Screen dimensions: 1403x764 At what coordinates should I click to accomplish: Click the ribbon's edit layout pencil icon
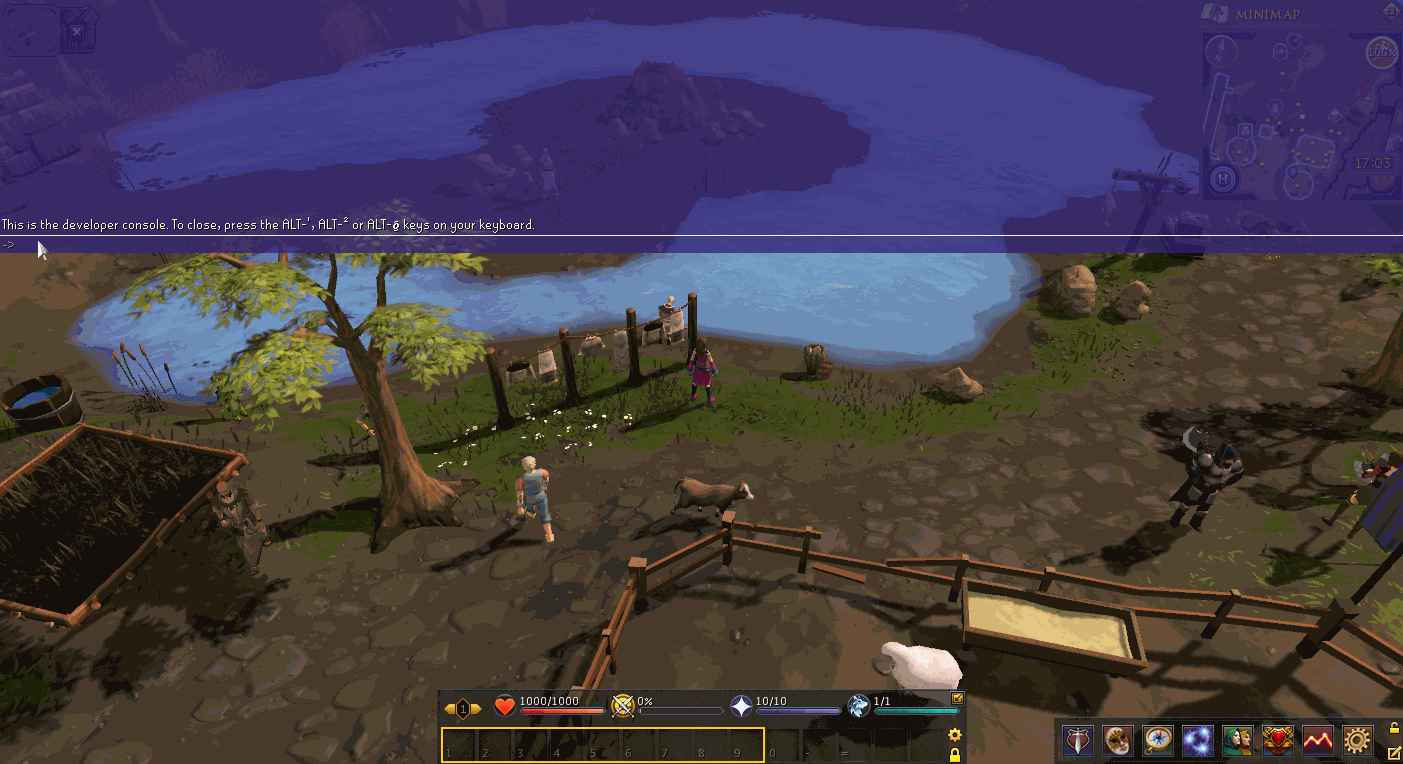point(1395,752)
